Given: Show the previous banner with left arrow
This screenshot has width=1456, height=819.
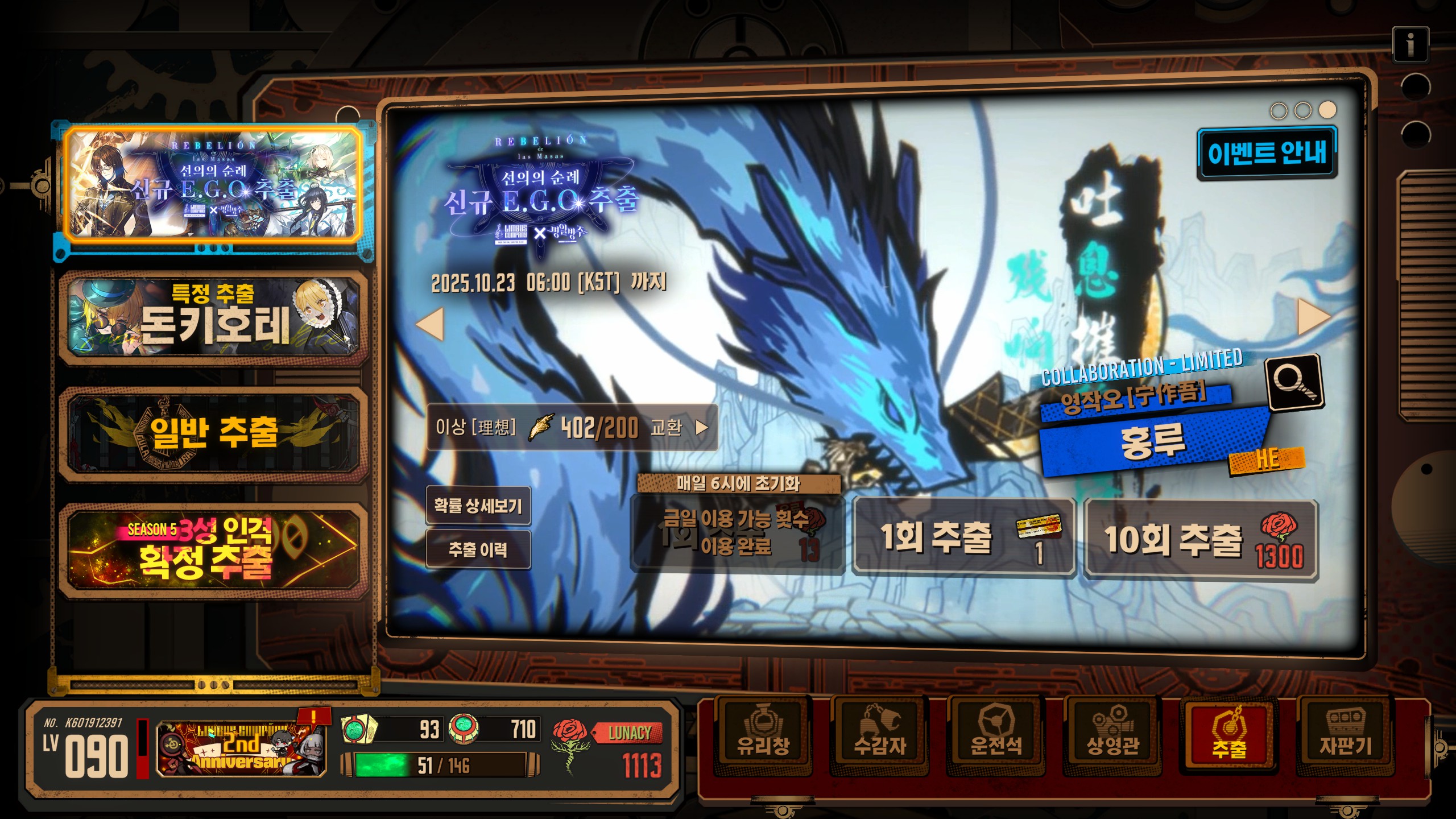Looking at the screenshot, I should coord(430,324).
